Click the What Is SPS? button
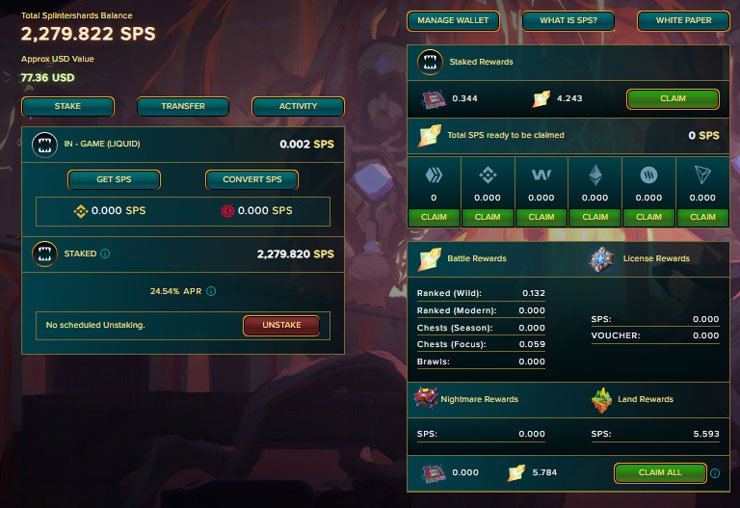 point(568,21)
